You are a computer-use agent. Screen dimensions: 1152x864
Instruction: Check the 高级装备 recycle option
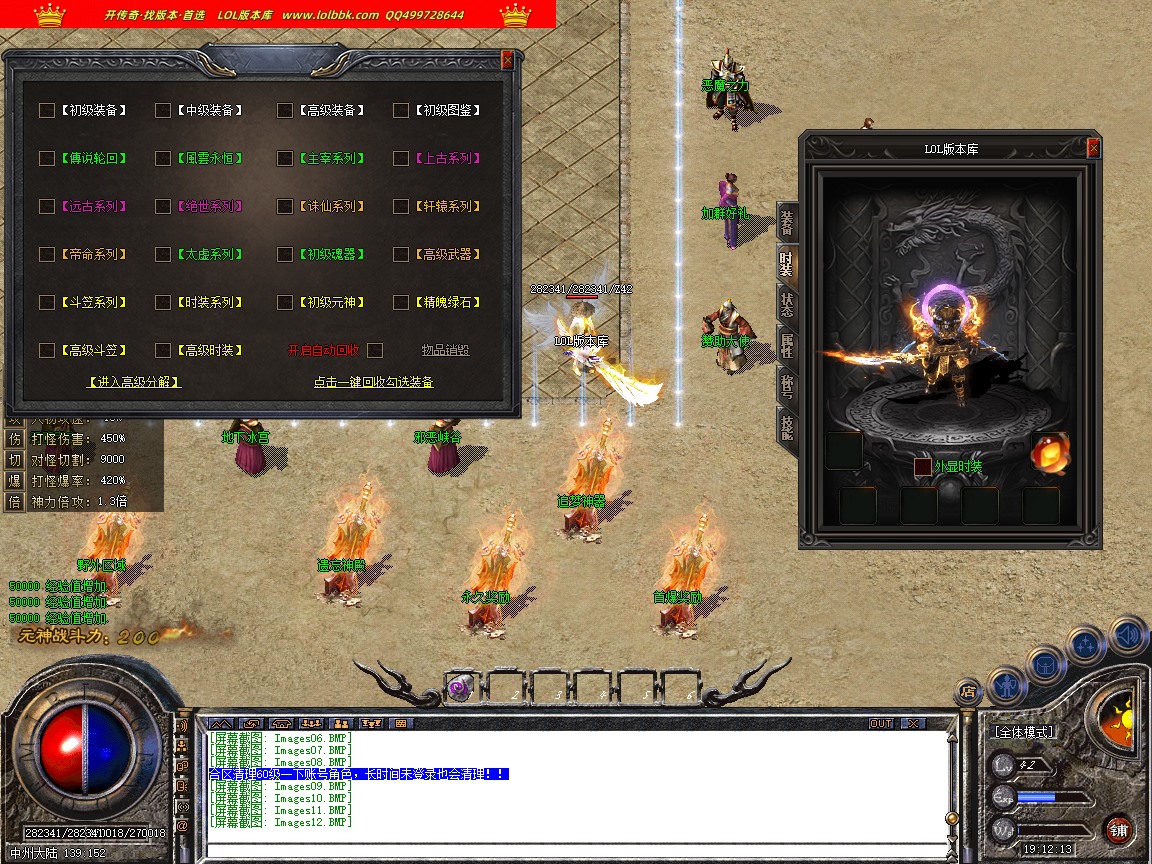coord(285,110)
